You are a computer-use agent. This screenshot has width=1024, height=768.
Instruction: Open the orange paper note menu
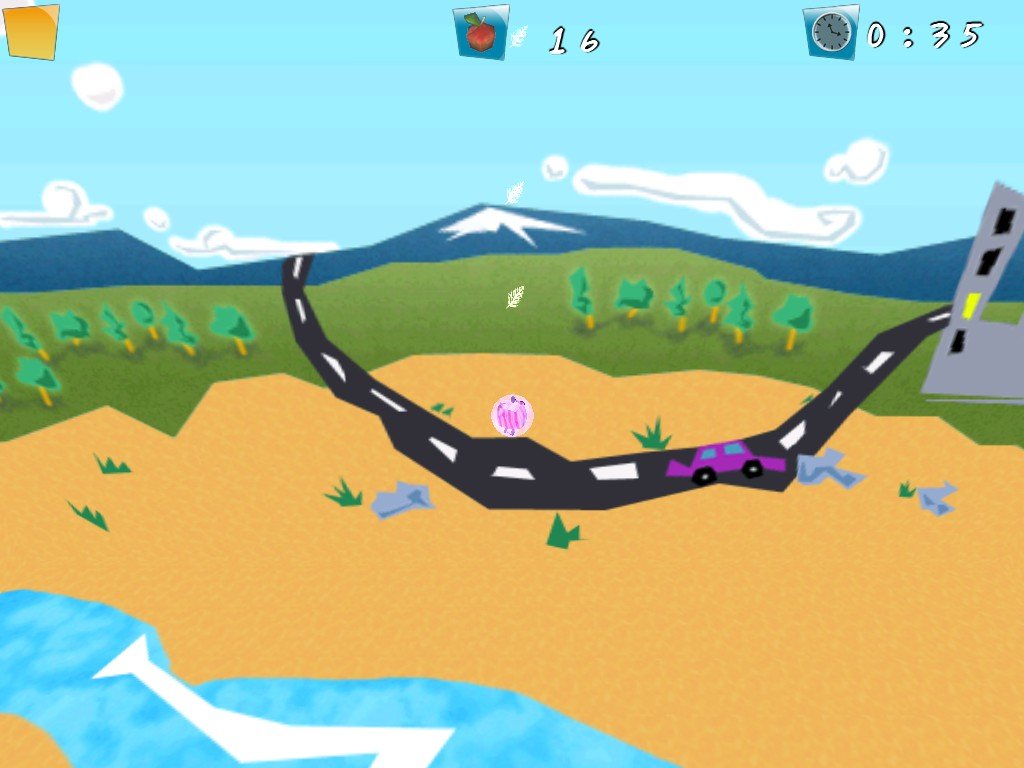click(x=31, y=30)
